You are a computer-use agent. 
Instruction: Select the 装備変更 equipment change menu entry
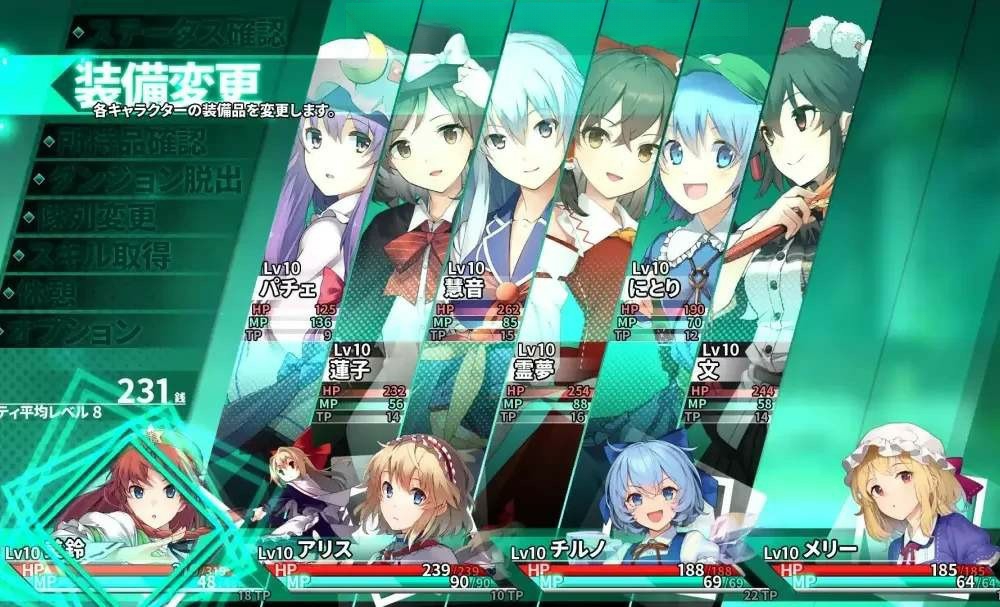click(x=160, y=82)
